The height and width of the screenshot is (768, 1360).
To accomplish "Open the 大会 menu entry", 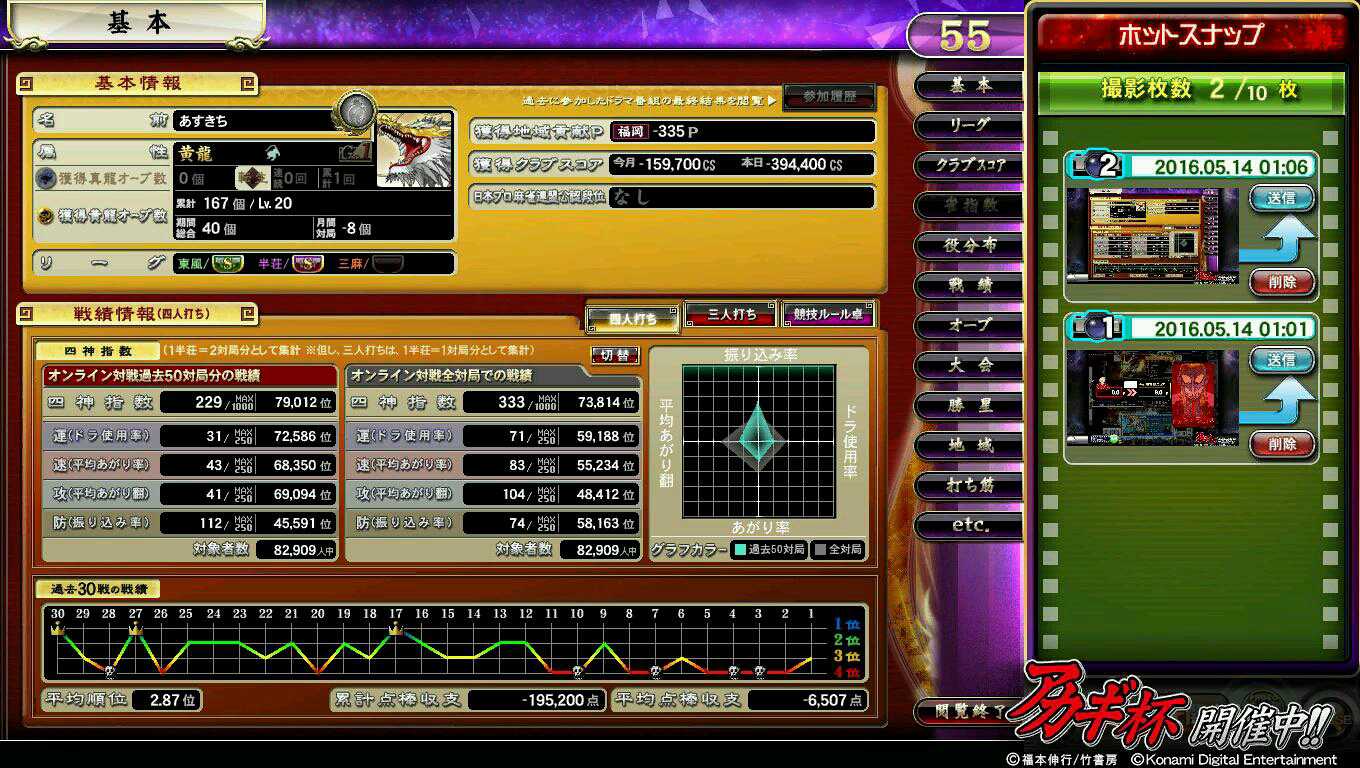I will (968, 365).
